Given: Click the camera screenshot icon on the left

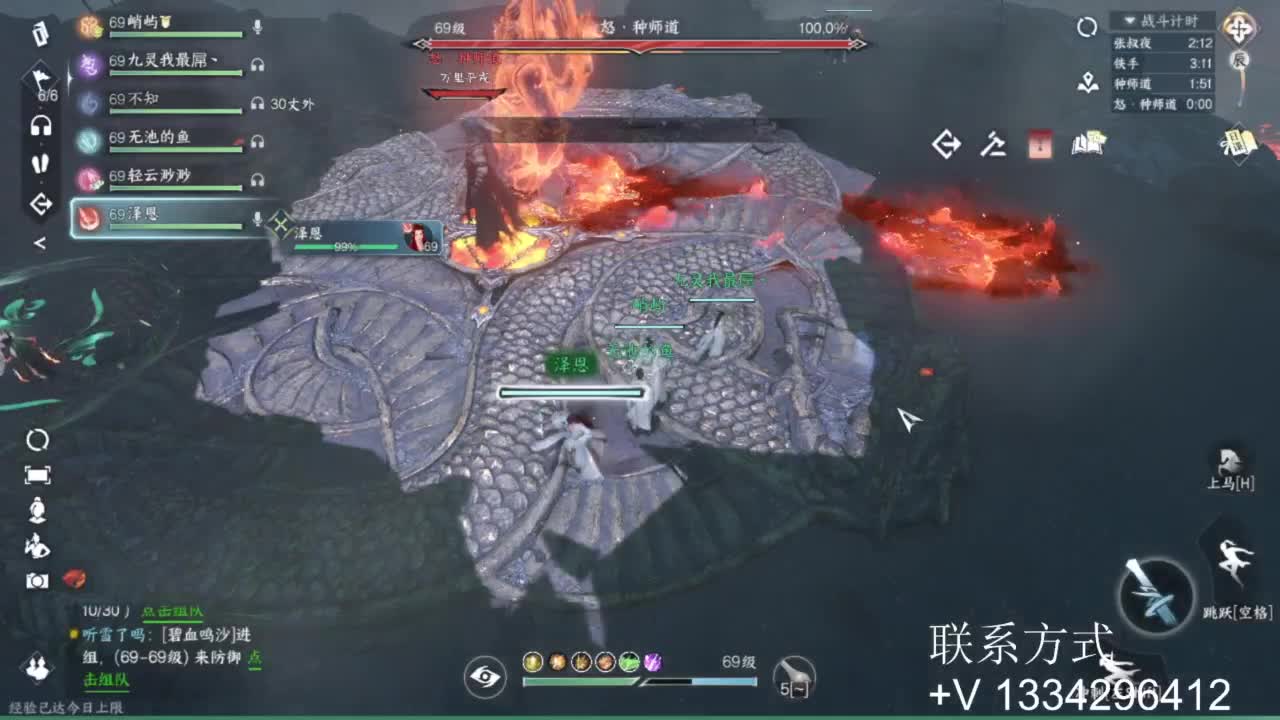Looking at the screenshot, I should pyautogui.click(x=38, y=580).
